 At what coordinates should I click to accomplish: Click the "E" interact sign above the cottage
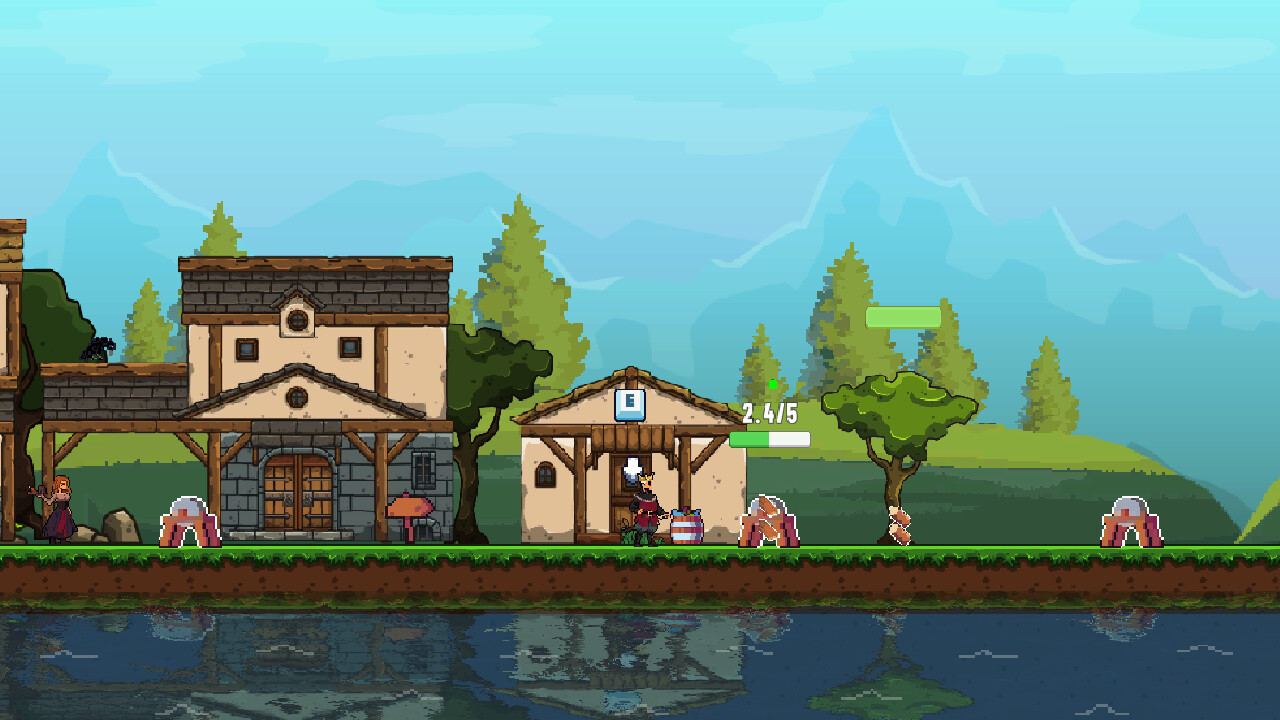point(630,403)
